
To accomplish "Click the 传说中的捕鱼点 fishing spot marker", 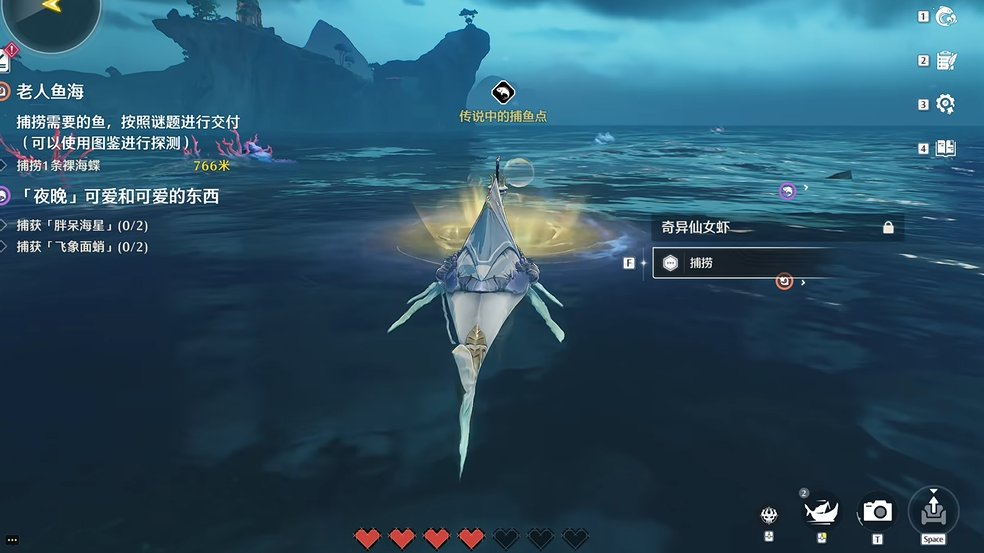I will point(503,93).
